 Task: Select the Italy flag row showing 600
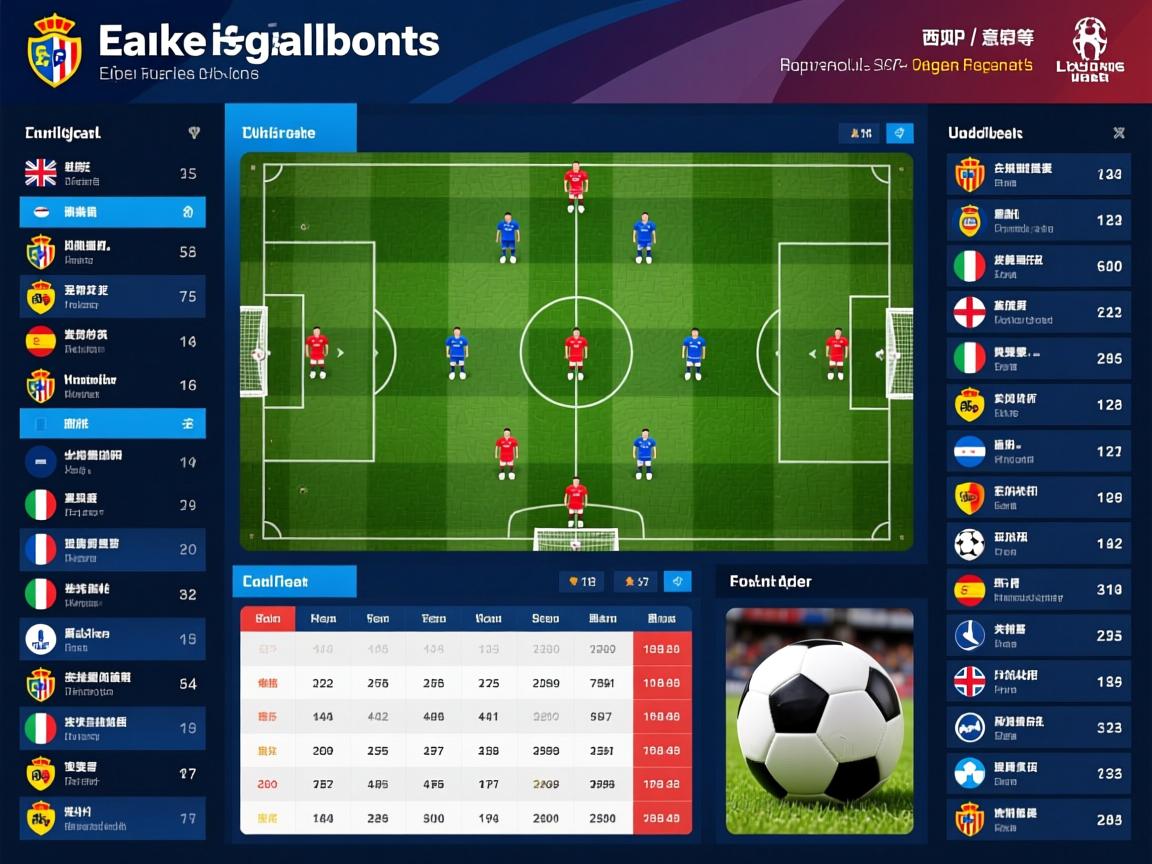1038,266
